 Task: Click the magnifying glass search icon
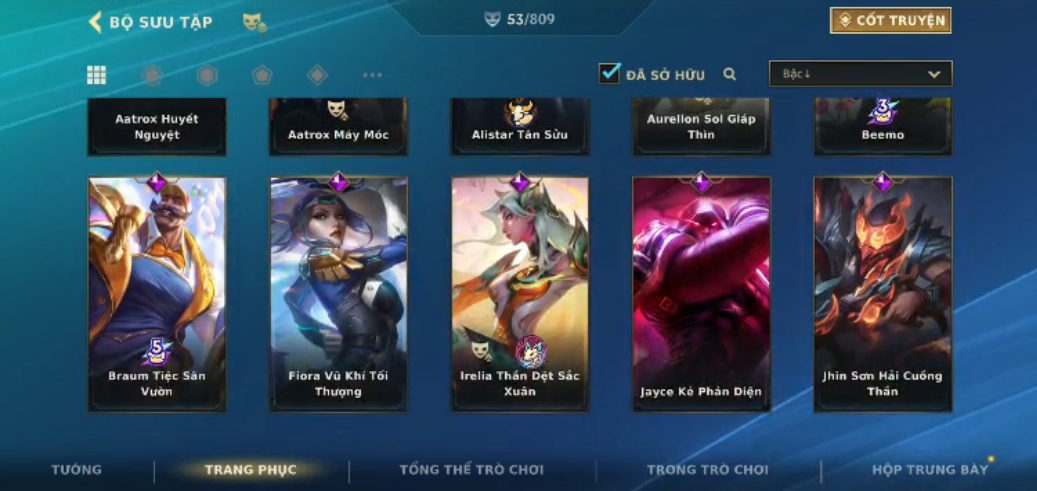[x=730, y=74]
